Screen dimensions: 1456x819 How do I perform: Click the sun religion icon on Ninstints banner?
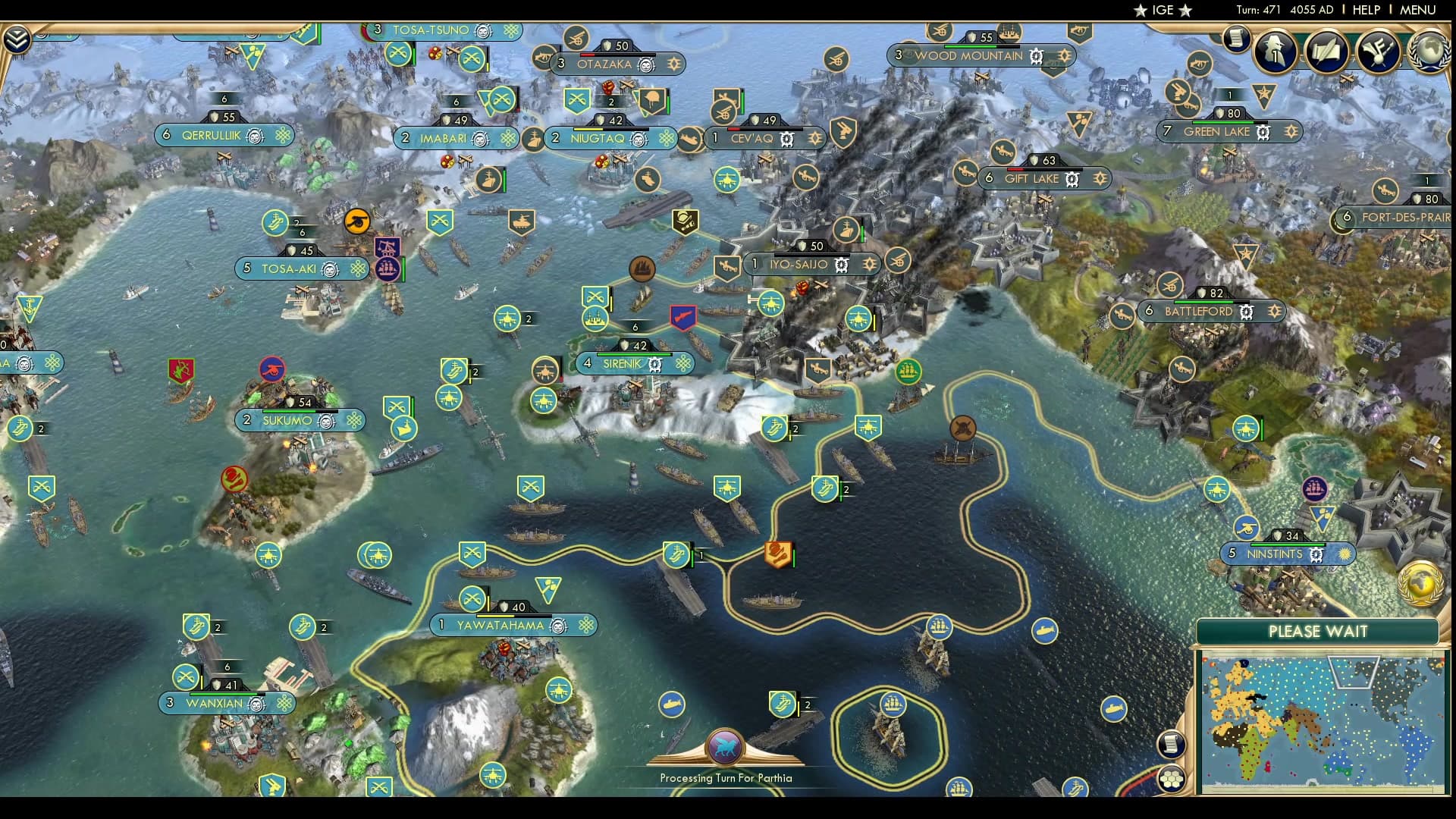pos(1343,554)
